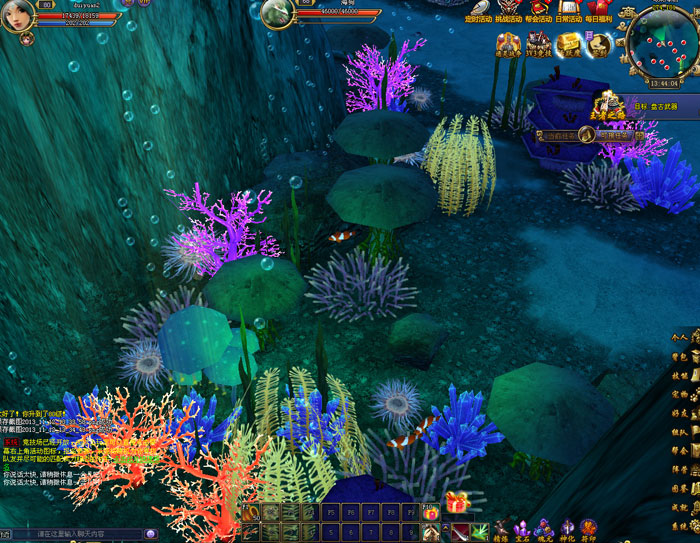Viewport: 700px width, 543px height.
Task: Click the player character portrait
Action: coord(17,15)
